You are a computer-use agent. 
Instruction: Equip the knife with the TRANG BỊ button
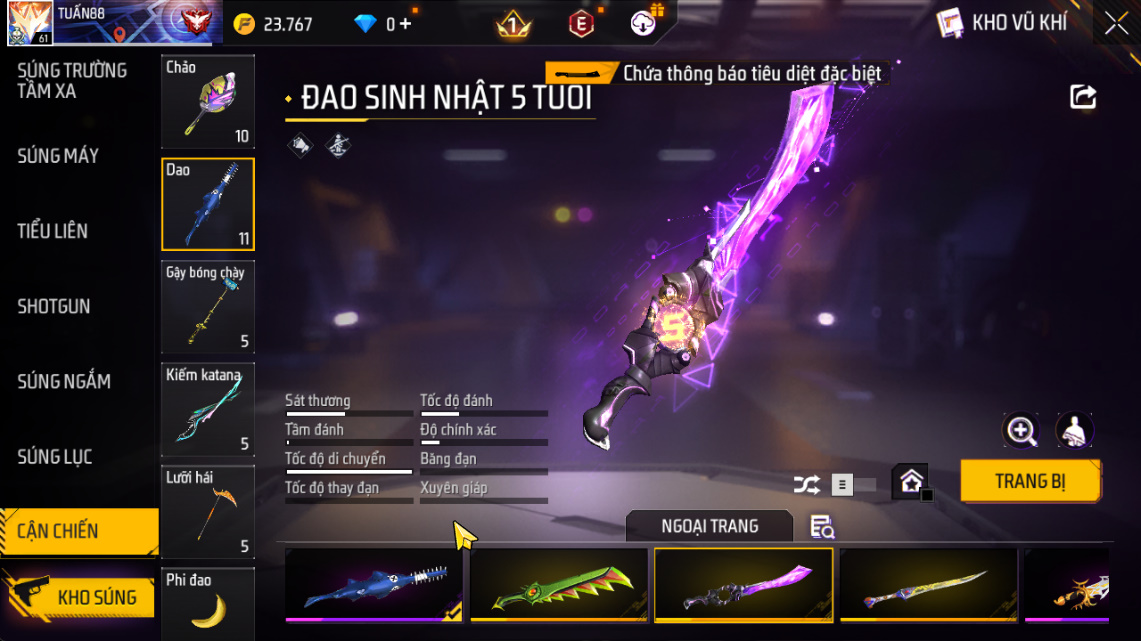coord(1030,481)
